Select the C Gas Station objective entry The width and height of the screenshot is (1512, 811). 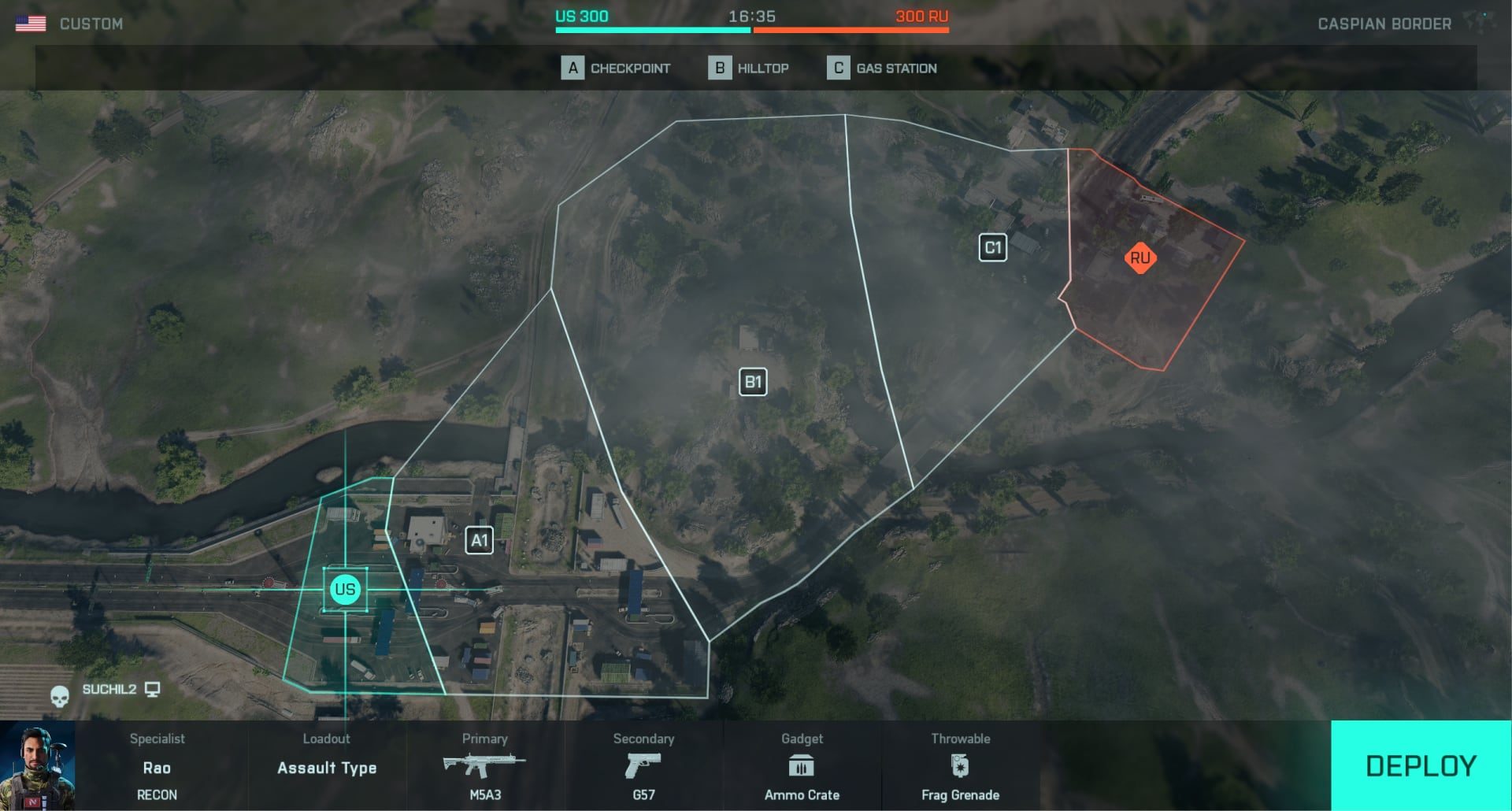[882, 69]
